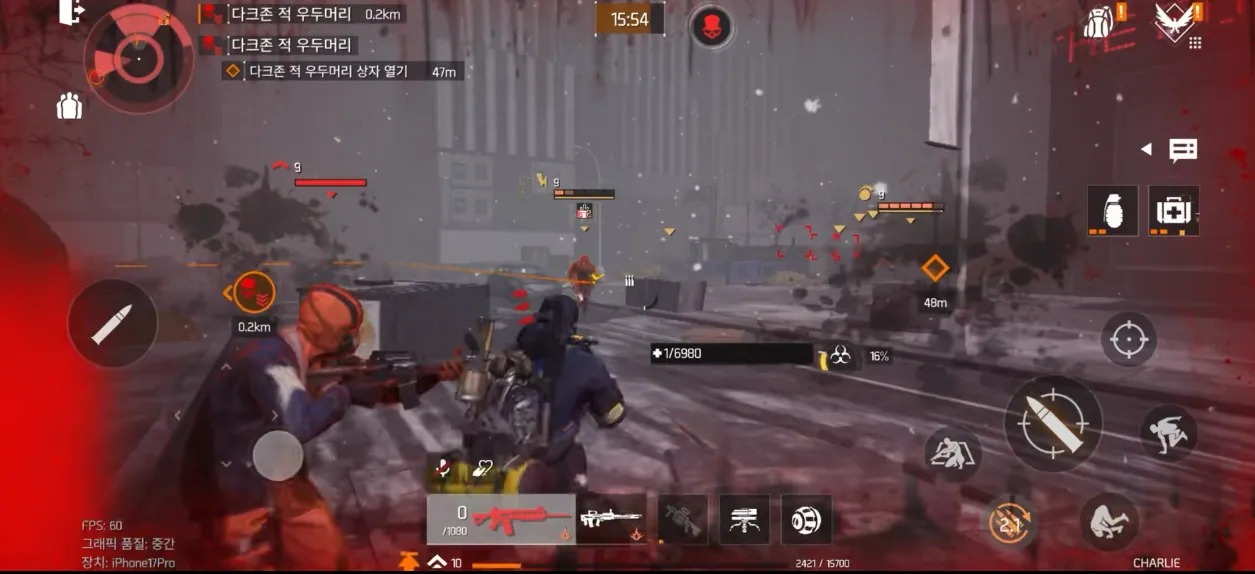This screenshot has width=1255, height=574.
Task: Switch to the white secondary rifle slot
Action: [x=611, y=519]
